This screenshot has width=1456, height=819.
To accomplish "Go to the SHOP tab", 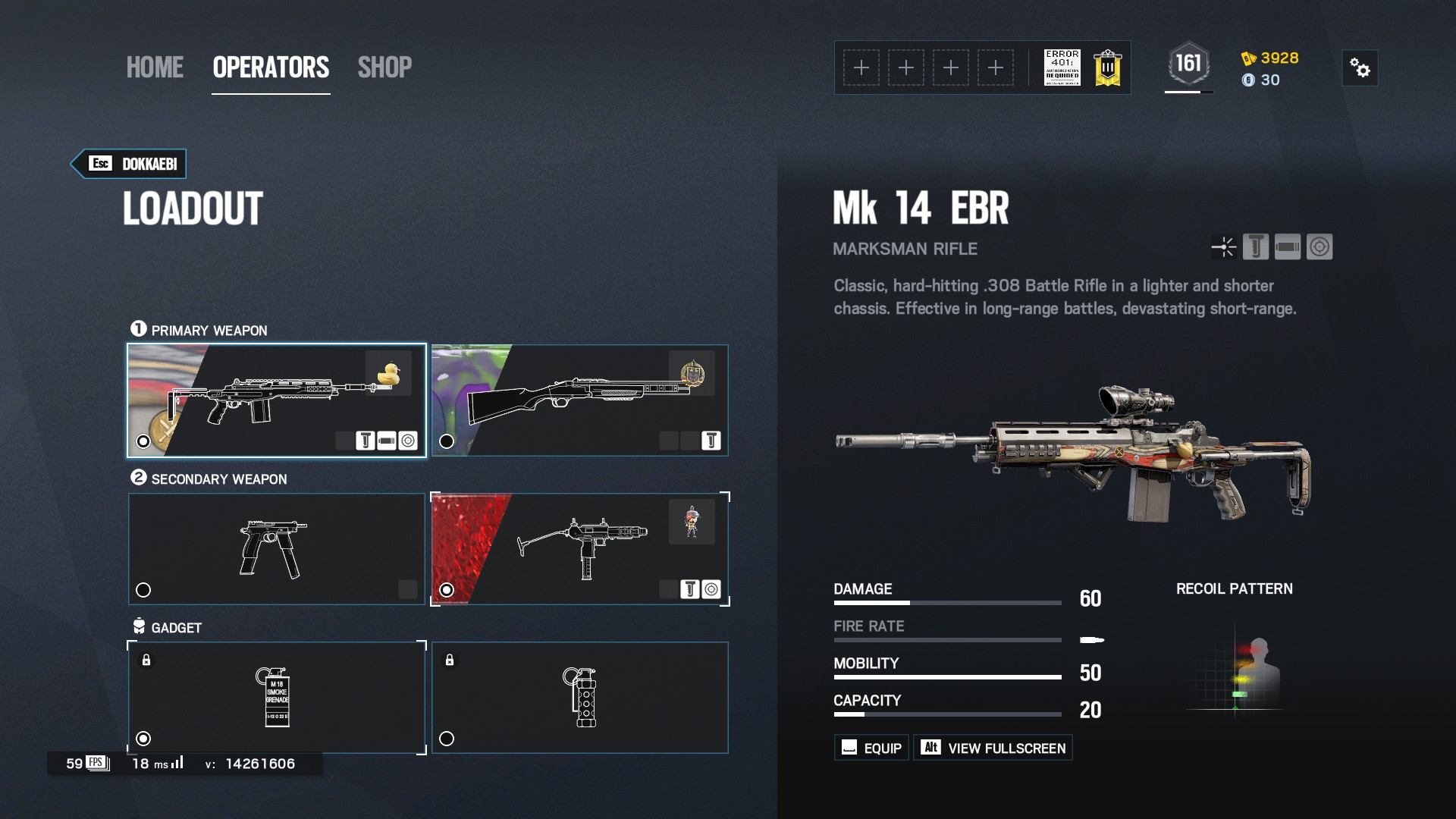I will click(384, 67).
